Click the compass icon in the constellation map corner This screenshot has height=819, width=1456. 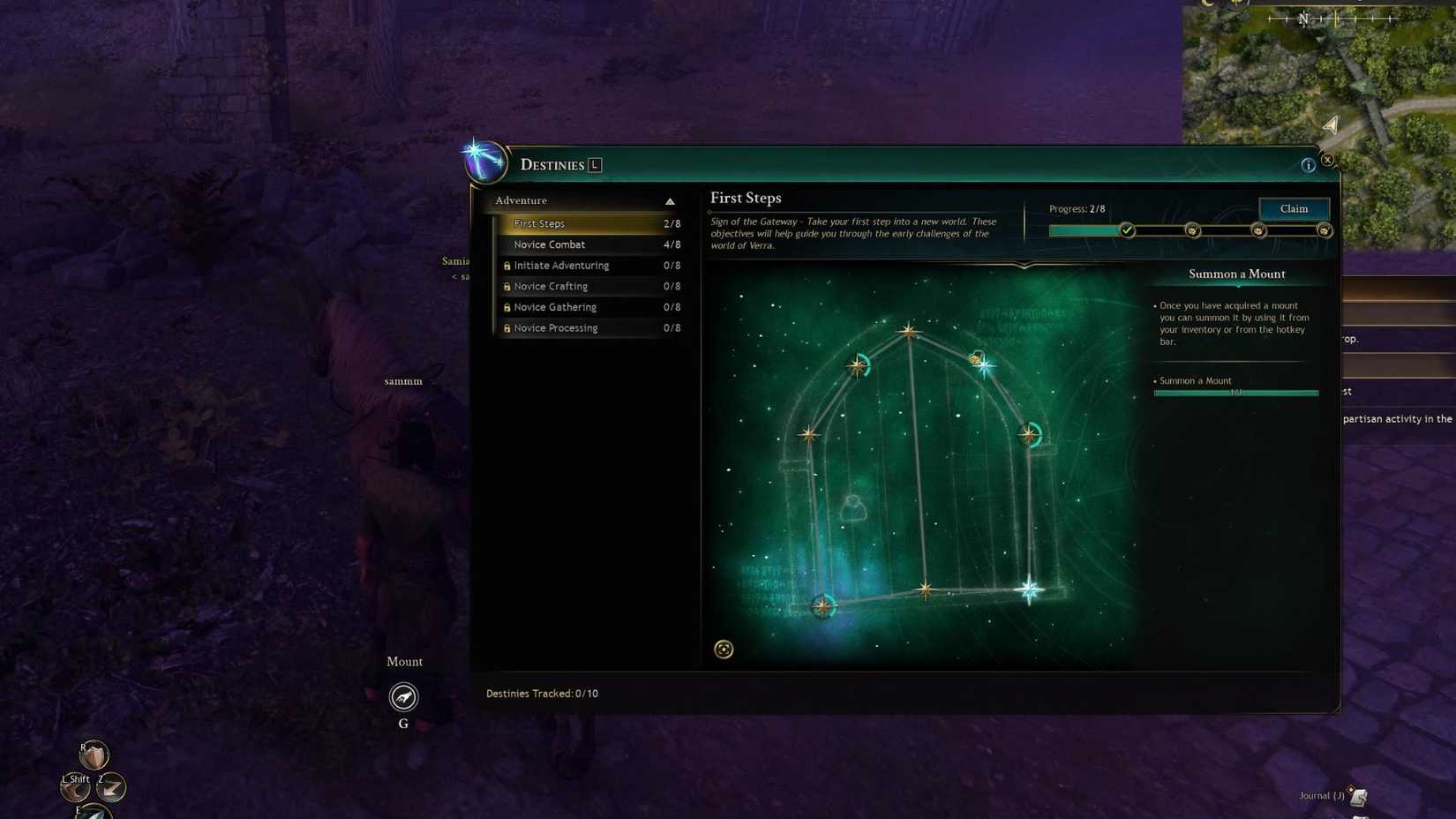point(724,650)
